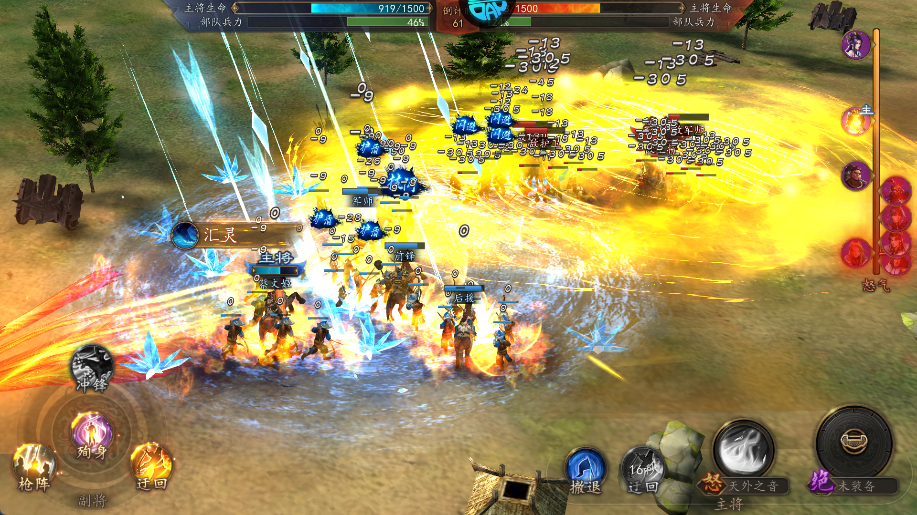Choose the bearded general portrait on rage bar
917x515 pixels.
855,176
